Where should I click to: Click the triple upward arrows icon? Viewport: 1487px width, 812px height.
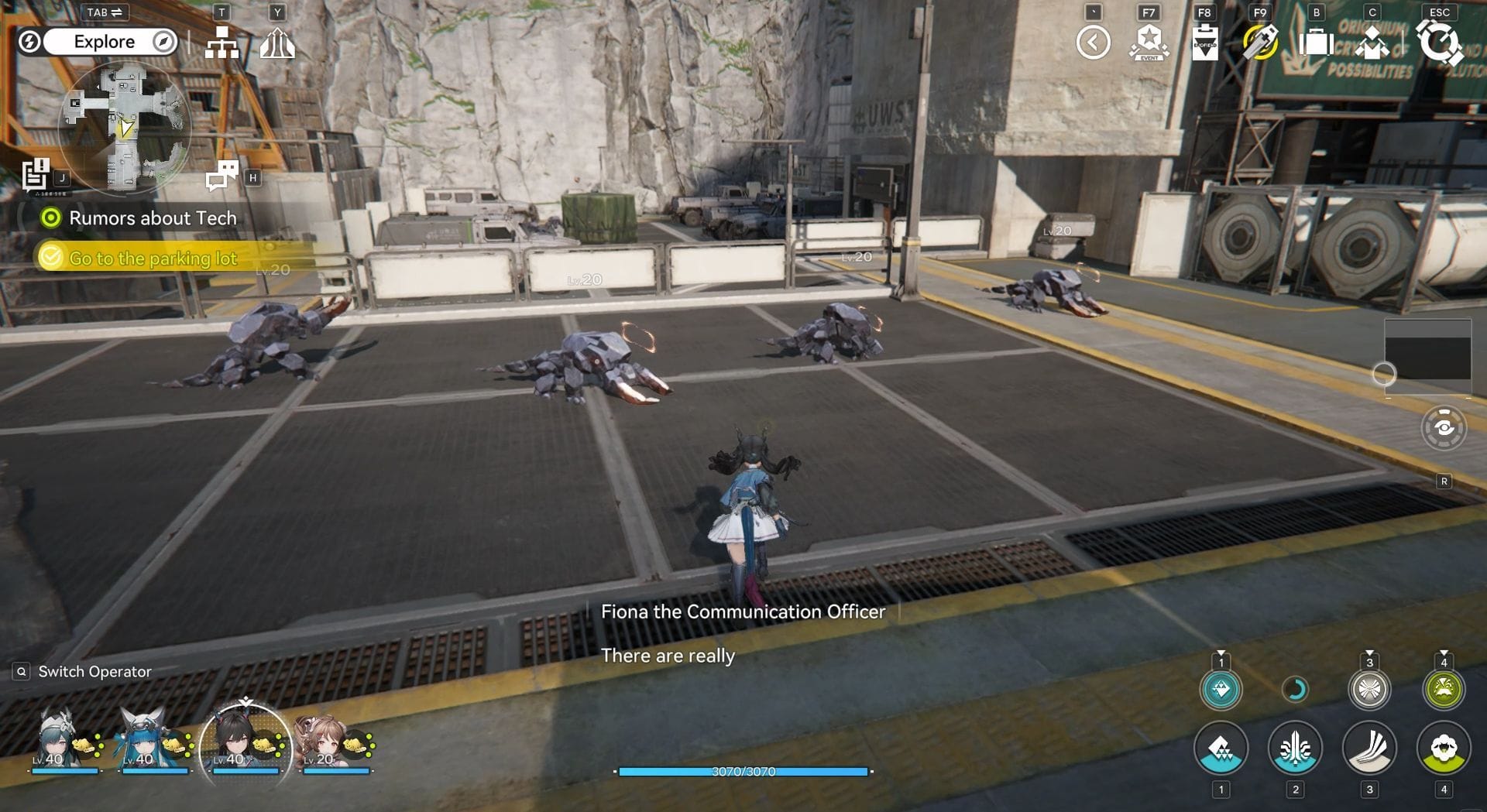(x=276, y=43)
